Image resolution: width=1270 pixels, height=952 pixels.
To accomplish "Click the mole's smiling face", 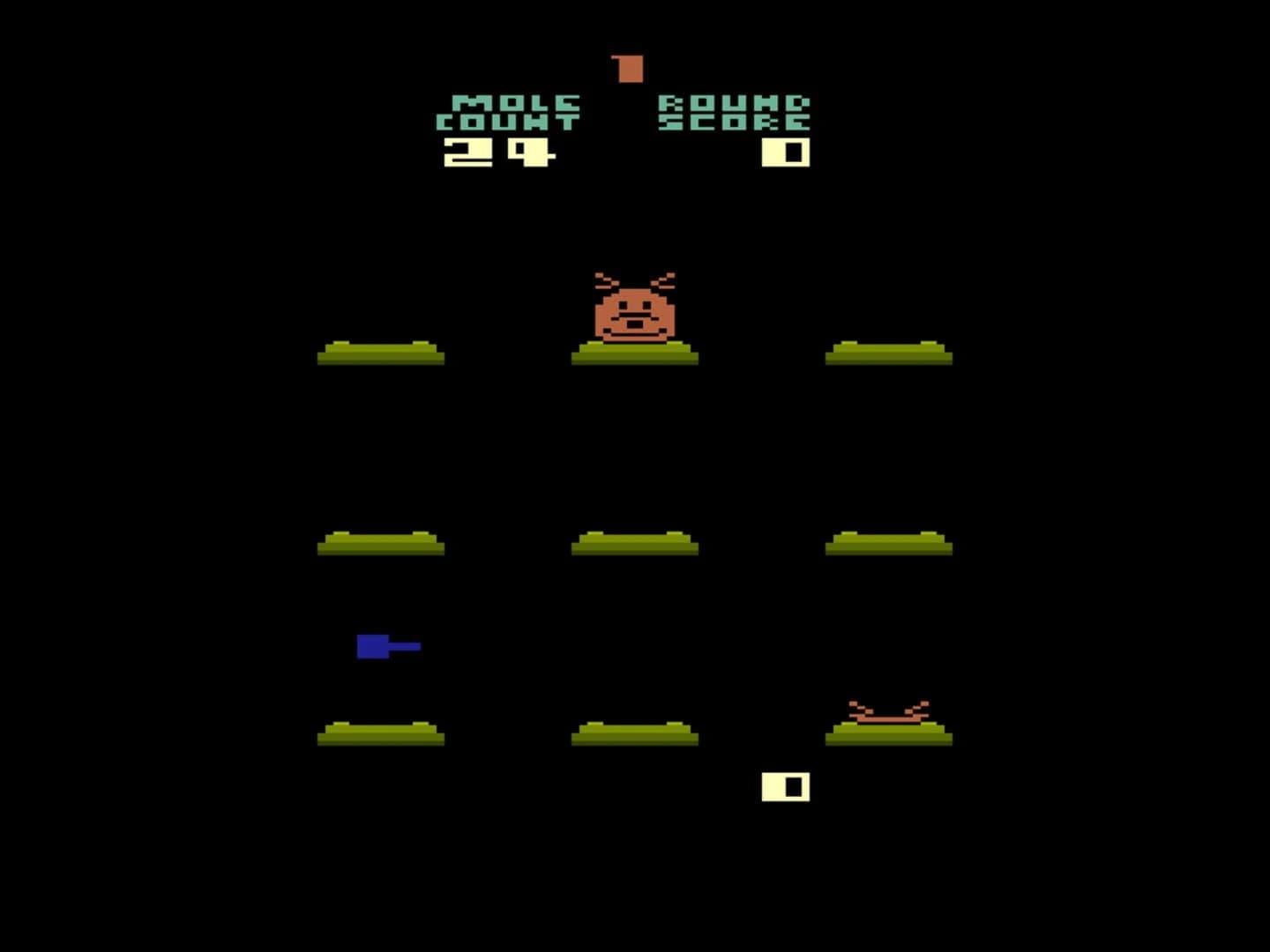I will tap(634, 317).
